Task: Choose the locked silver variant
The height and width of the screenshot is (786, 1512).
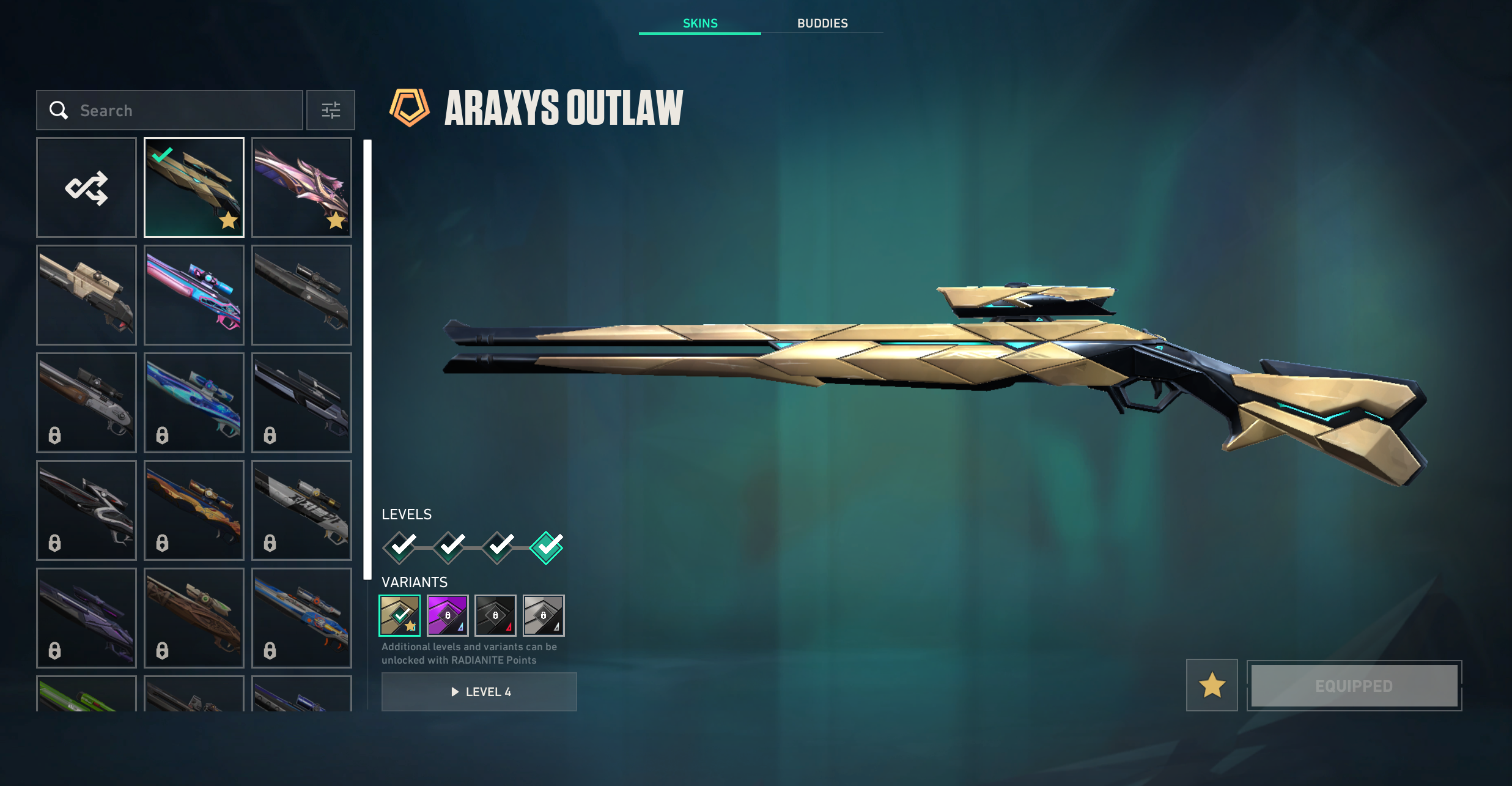Action: tap(544, 615)
